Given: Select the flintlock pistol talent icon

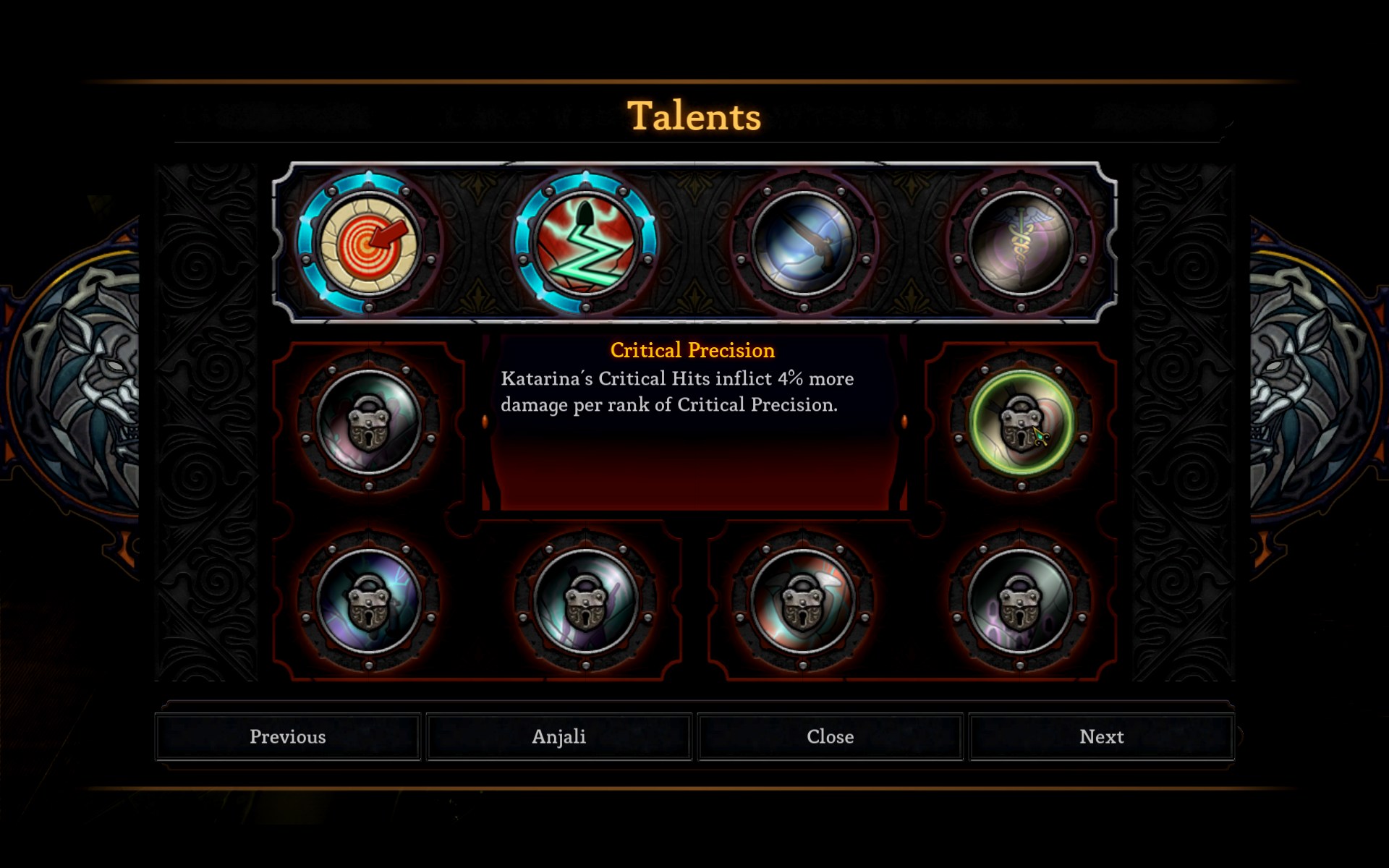Looking at the screenshot, I should tap(803, 244).
